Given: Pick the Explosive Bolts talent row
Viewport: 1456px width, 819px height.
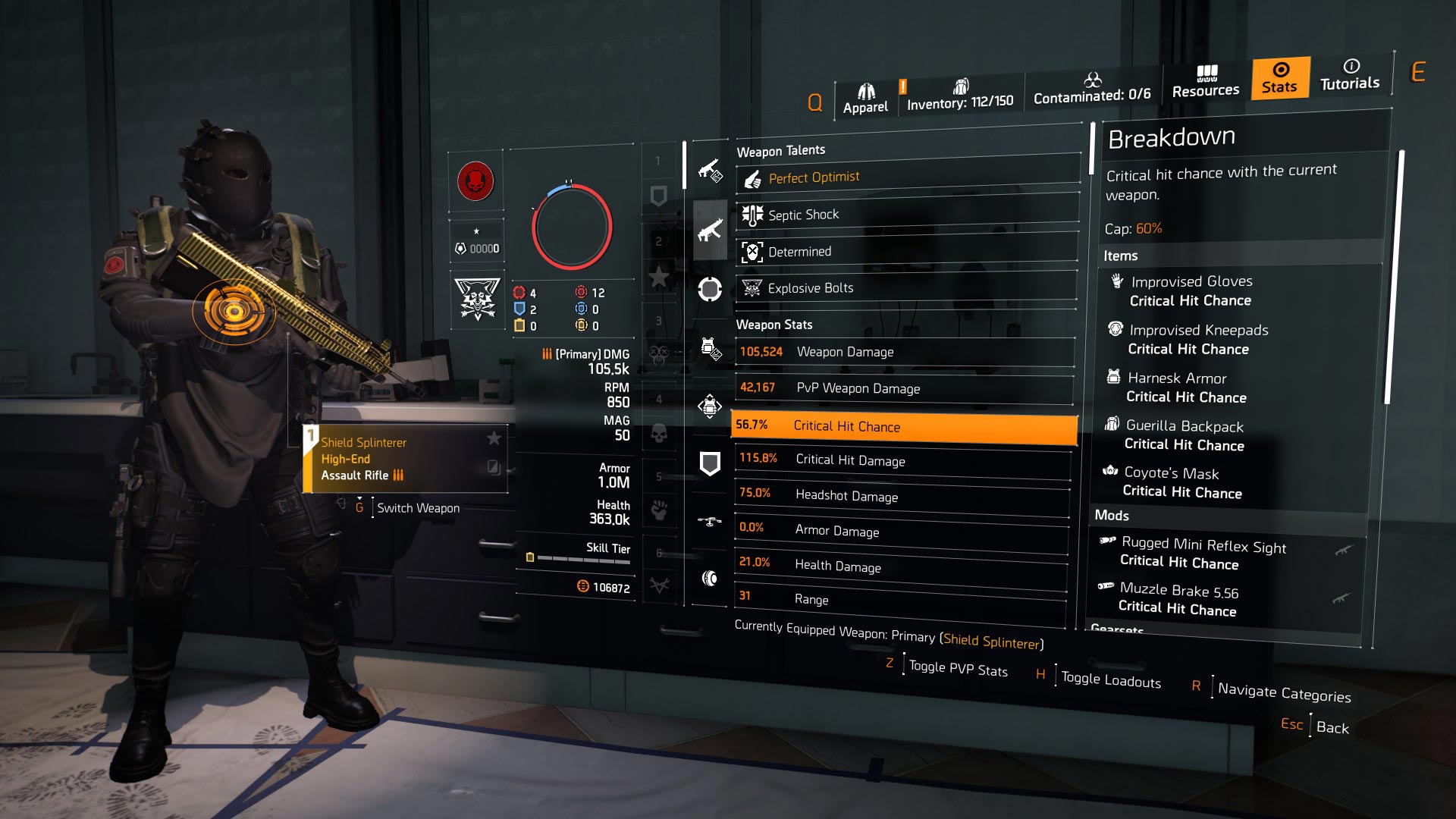Looking at the screenshot, I should tap(907, 288).
